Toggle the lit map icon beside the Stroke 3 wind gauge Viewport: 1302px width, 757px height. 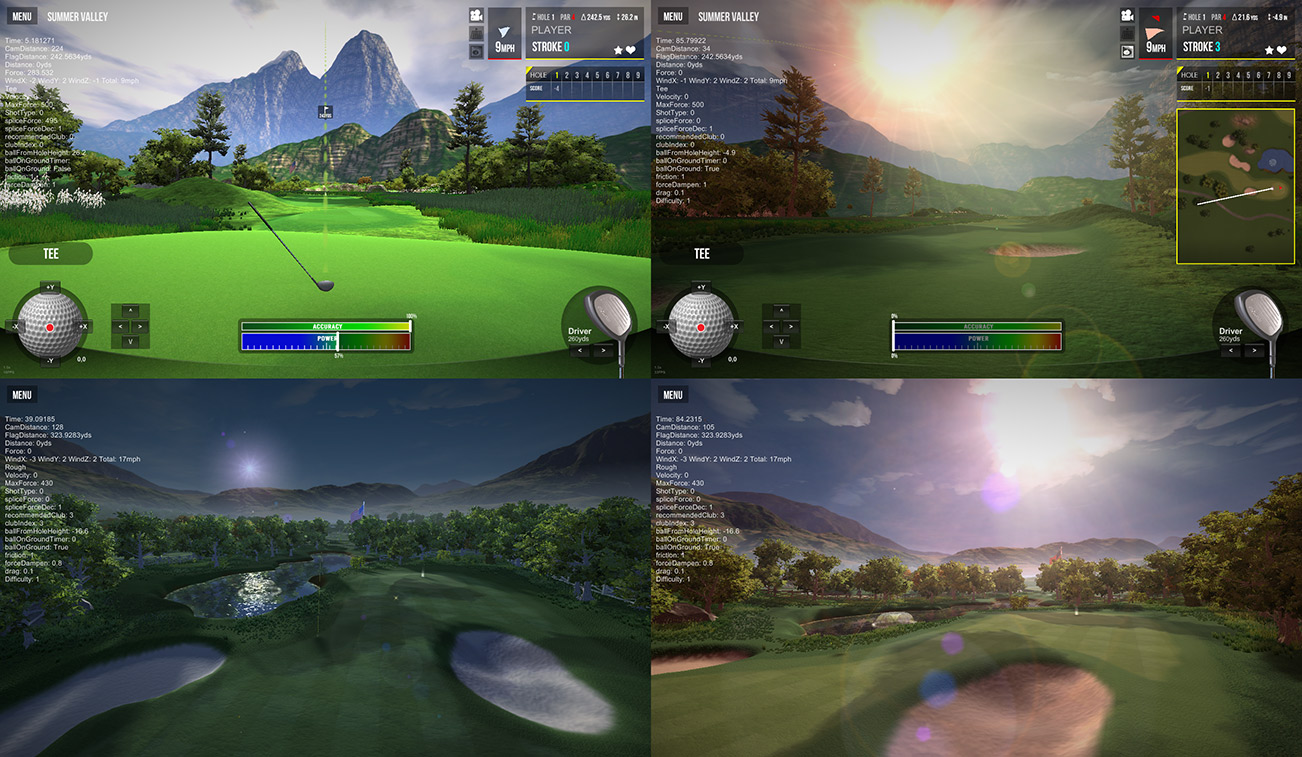[1127, 52]
